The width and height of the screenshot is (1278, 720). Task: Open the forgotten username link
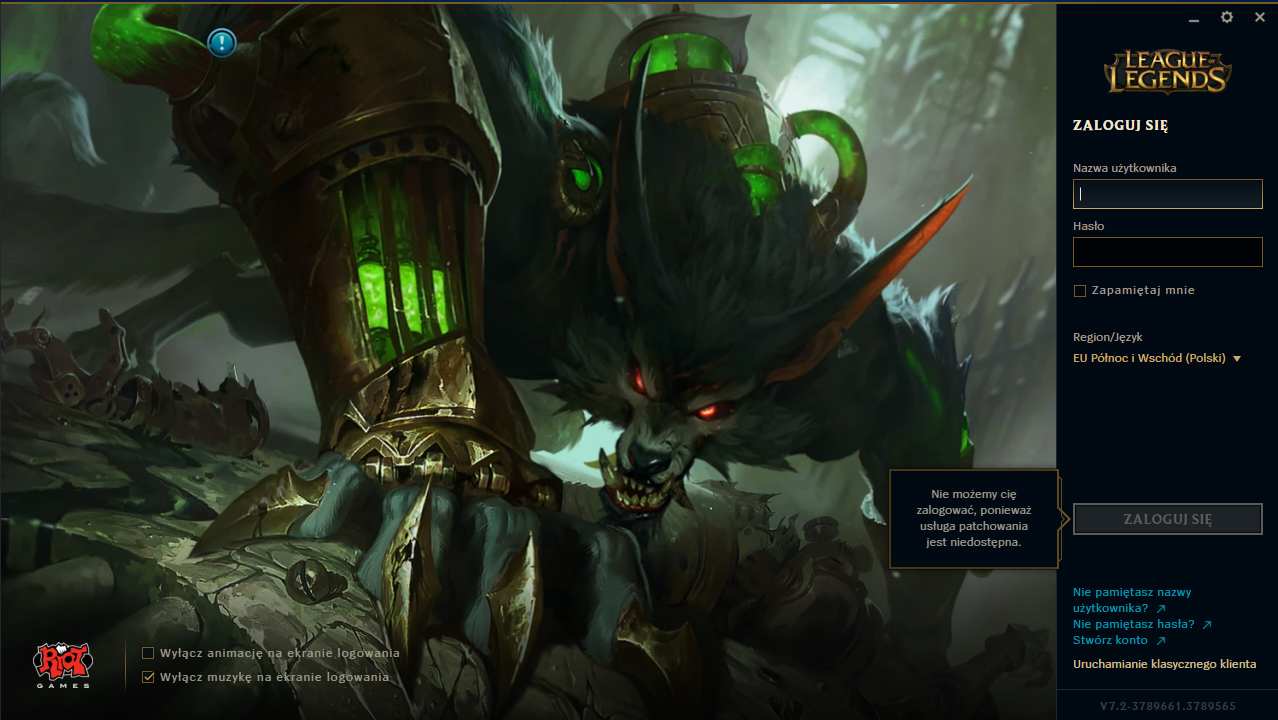[1119, 600]
